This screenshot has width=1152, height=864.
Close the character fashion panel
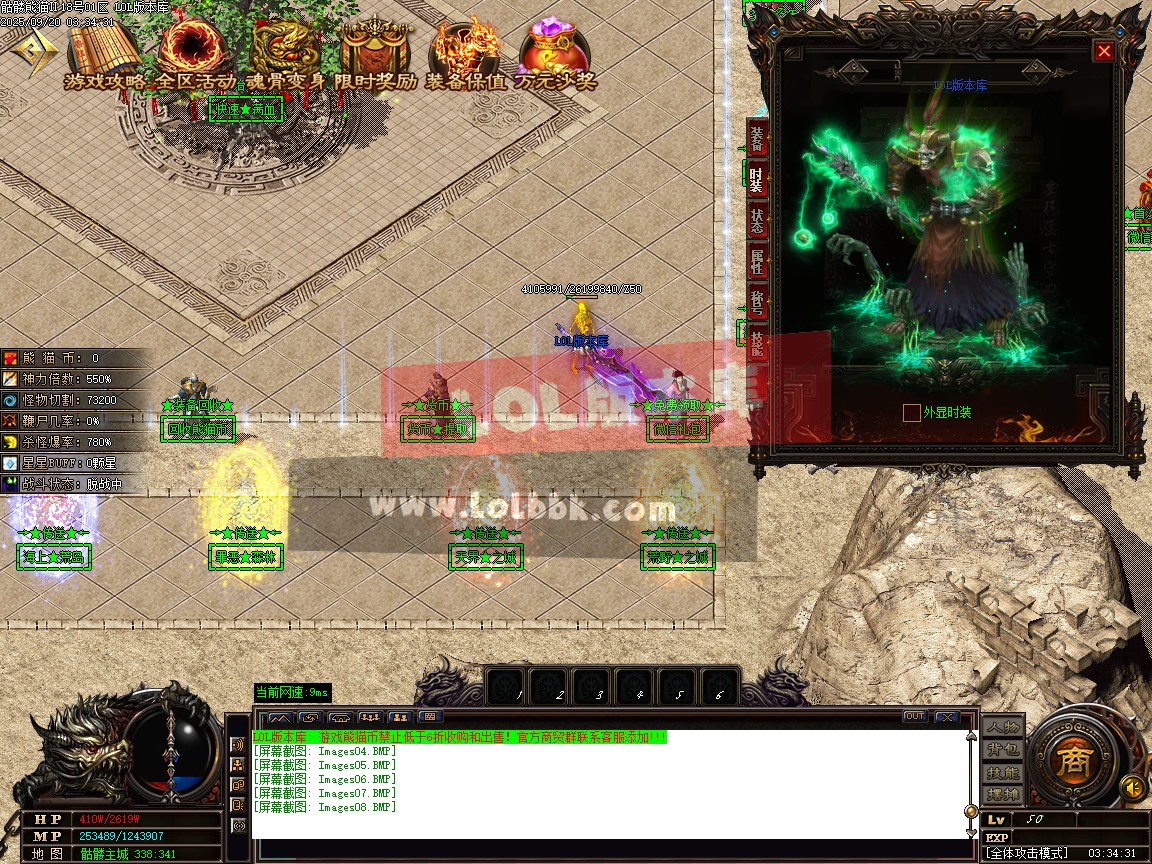(1104, 51)
